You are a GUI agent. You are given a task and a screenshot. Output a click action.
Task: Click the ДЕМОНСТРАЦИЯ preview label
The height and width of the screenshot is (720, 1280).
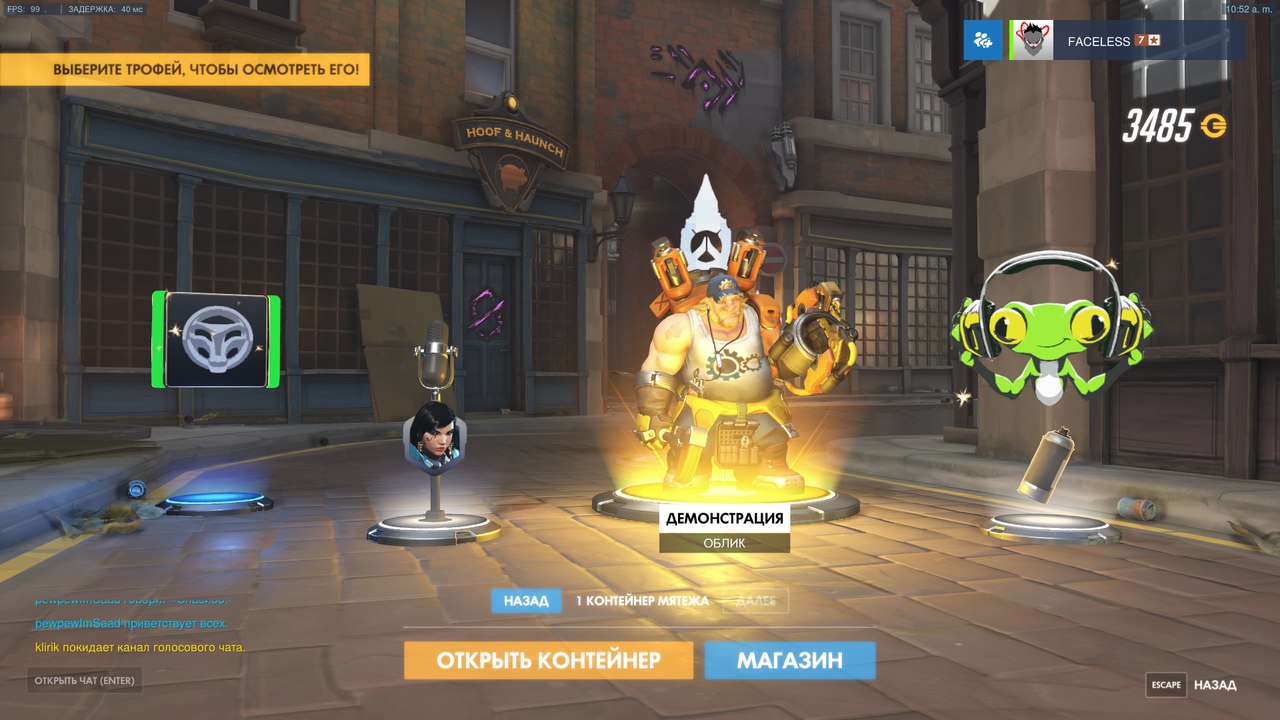[724, 518]
